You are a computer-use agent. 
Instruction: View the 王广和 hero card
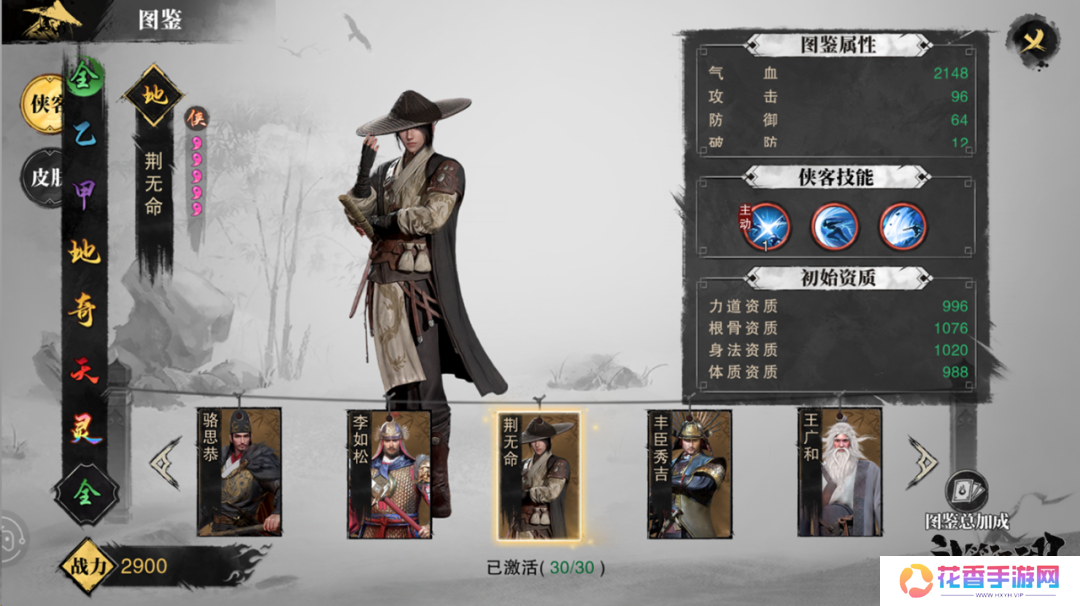839,472
